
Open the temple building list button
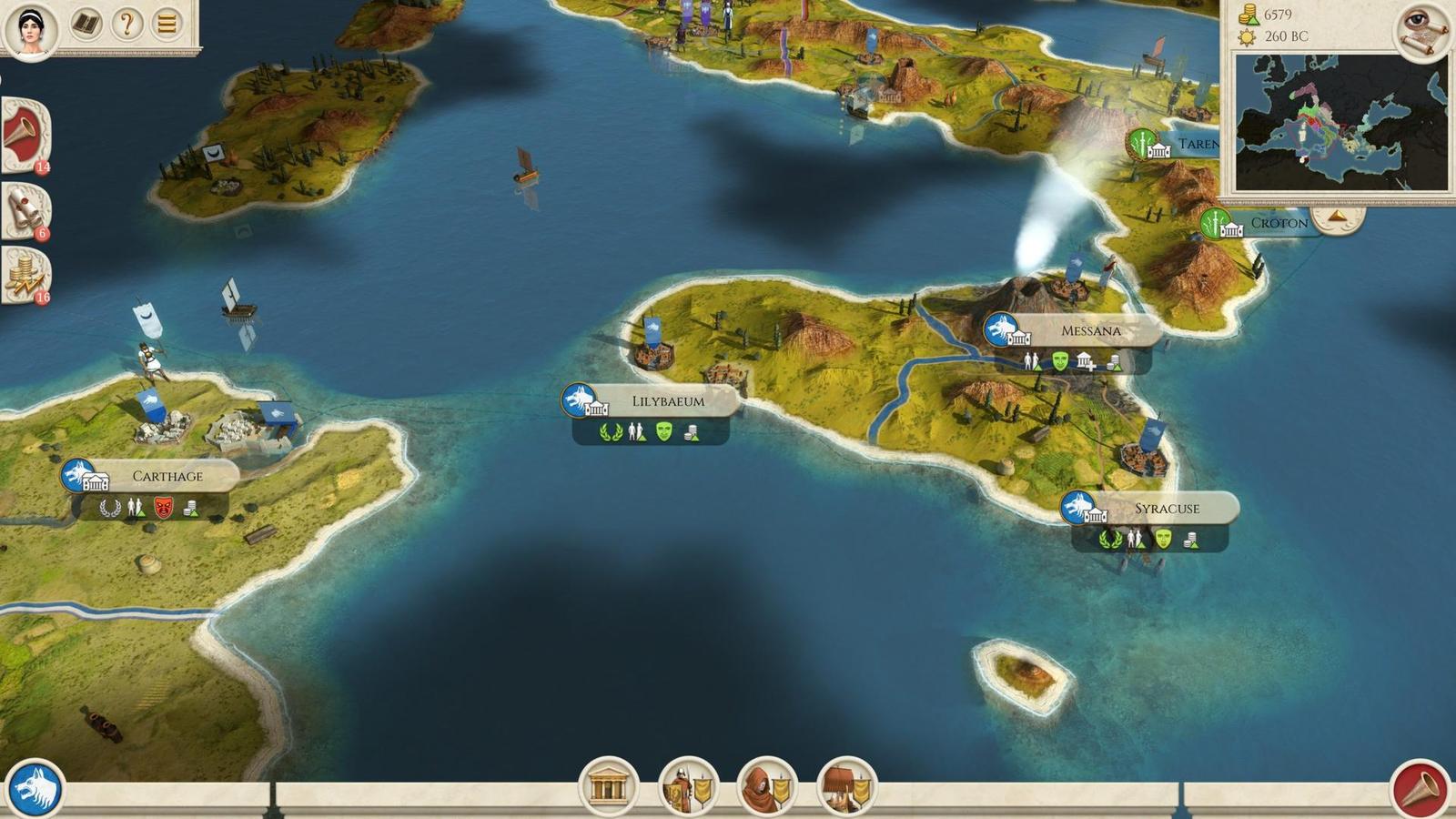[x=608, y=786]
